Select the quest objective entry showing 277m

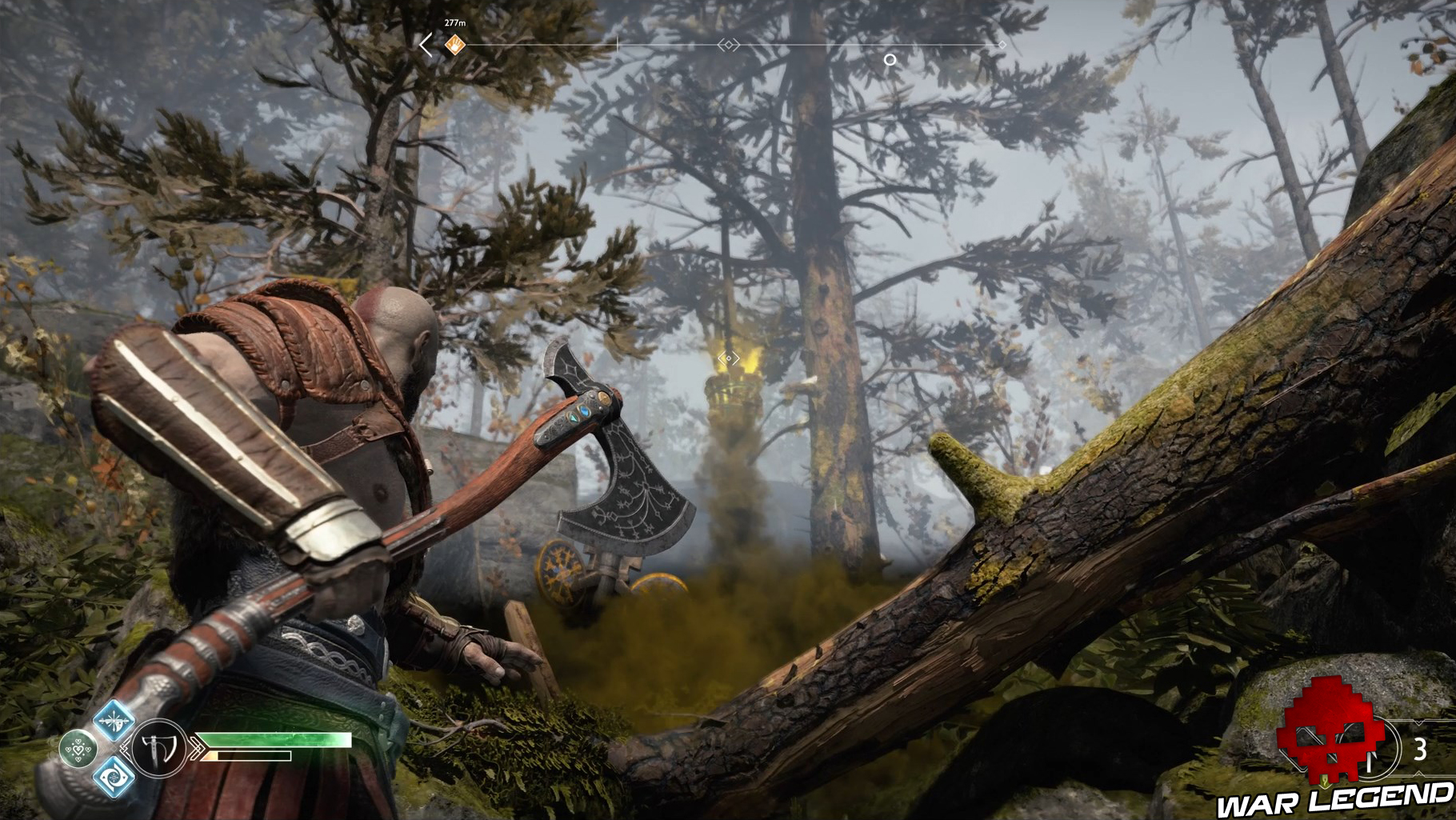tap(455, 24)
